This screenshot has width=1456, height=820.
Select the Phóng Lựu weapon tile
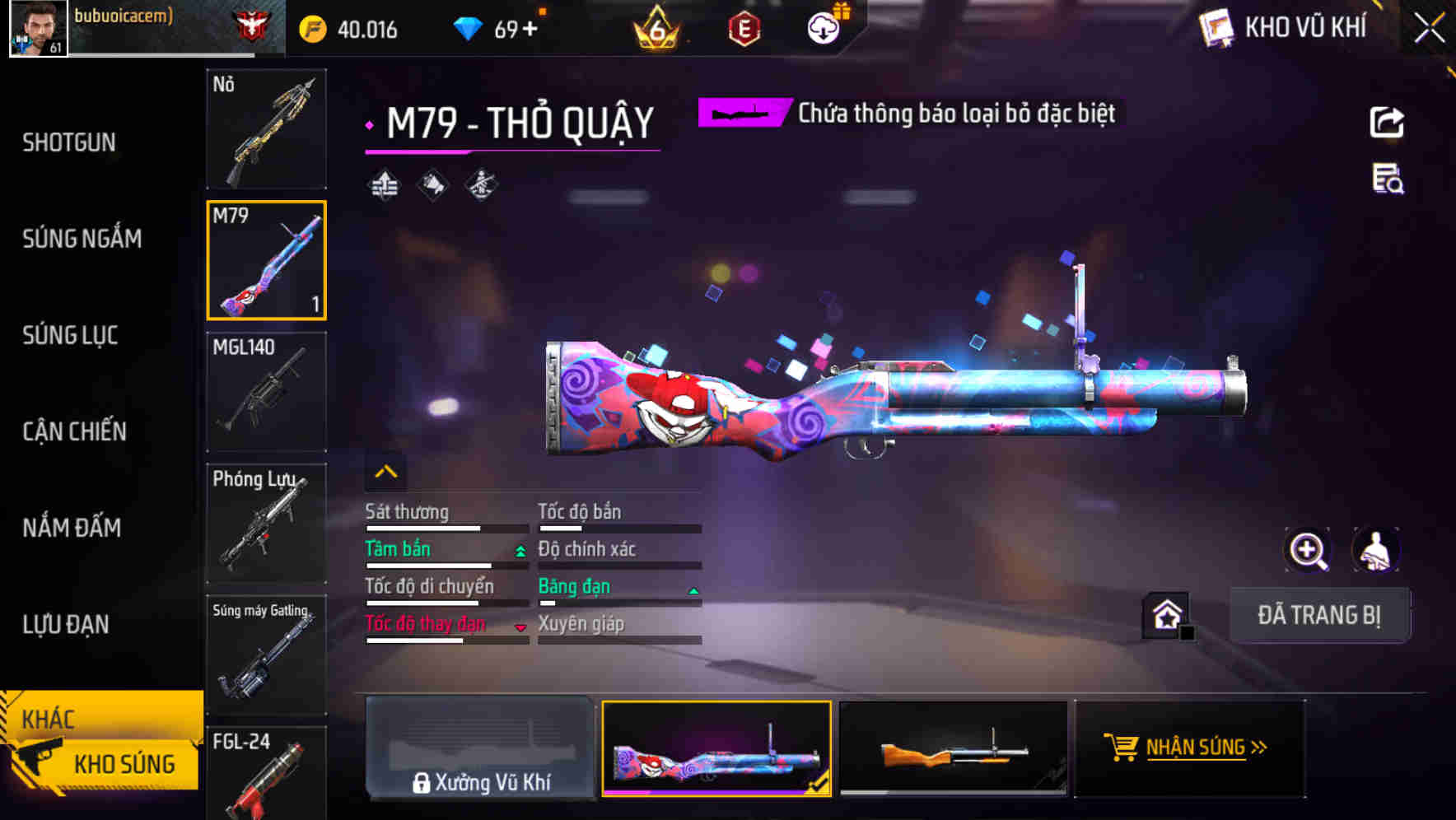[266, 524]
